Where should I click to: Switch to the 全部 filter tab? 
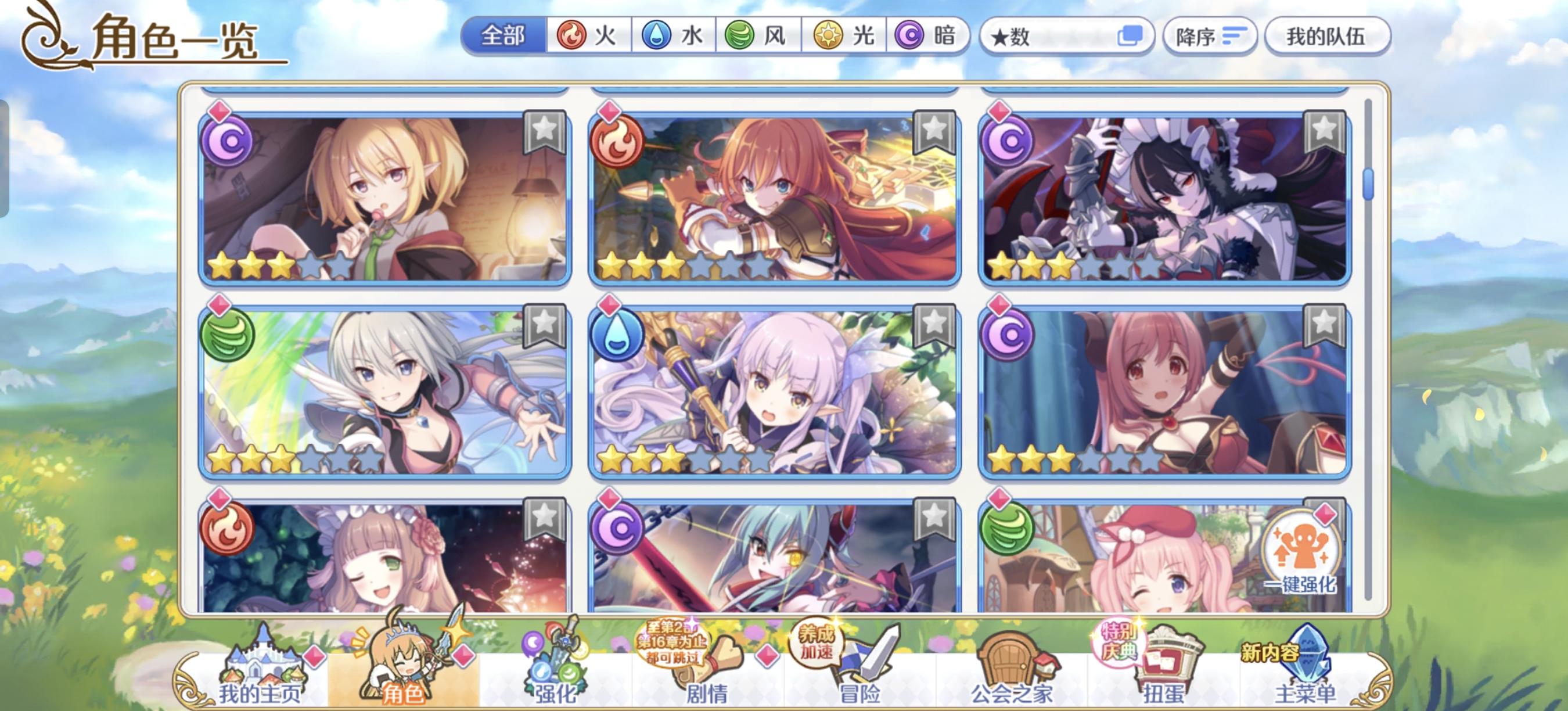coord(503,37)
